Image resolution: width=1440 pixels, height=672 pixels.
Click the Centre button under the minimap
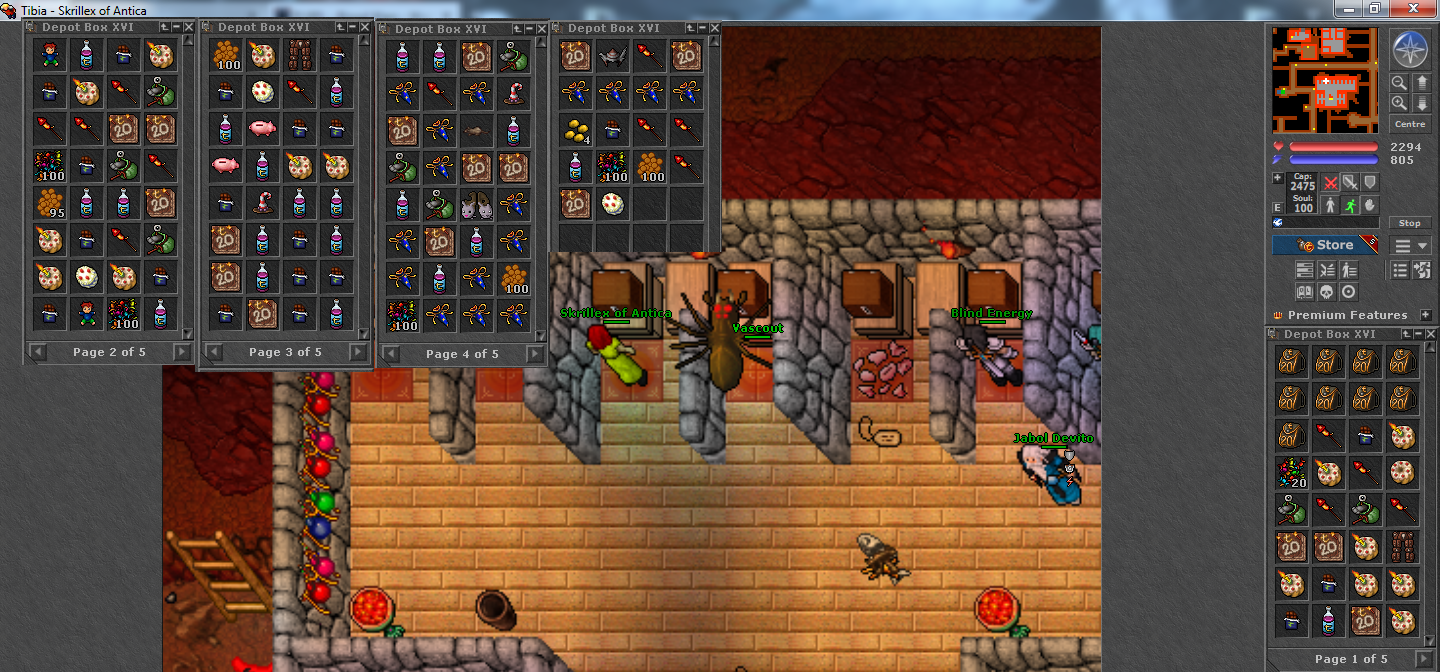pyautogui.click(x=1409, y=124)
